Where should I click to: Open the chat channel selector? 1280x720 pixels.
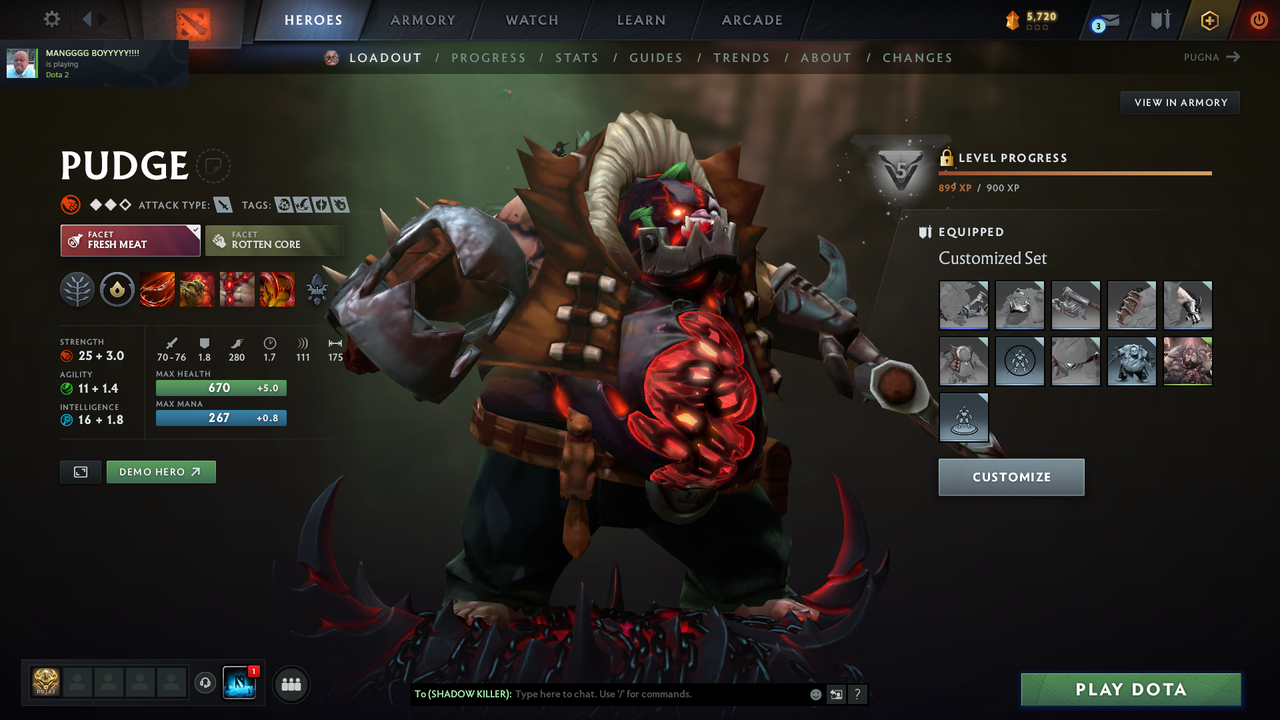pyautogui.click(x=836, y=693)
